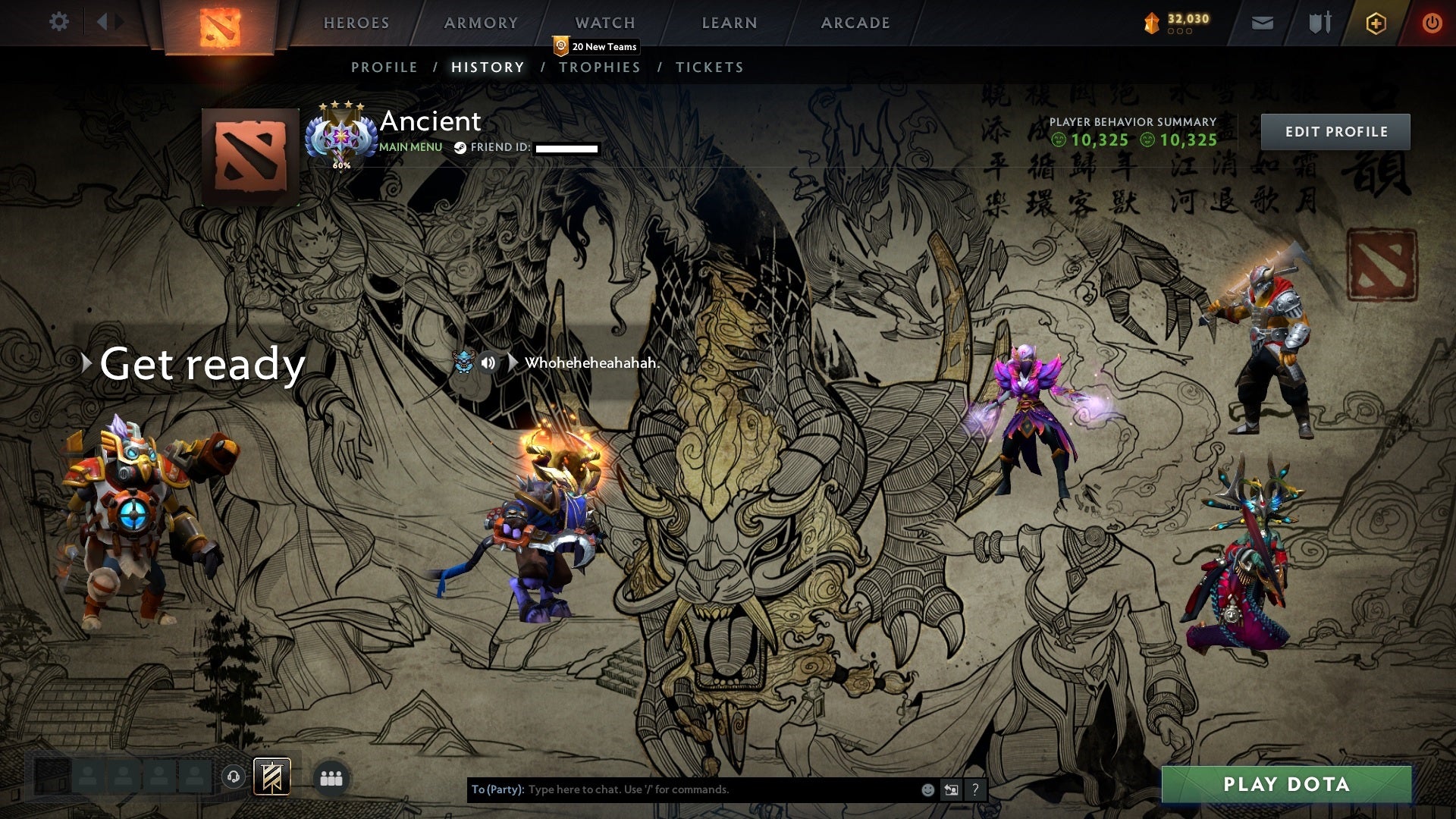This screenshot has width=1456, height=819.
Task: Click the 60% rank progress indicator
Action: (341, 163)
